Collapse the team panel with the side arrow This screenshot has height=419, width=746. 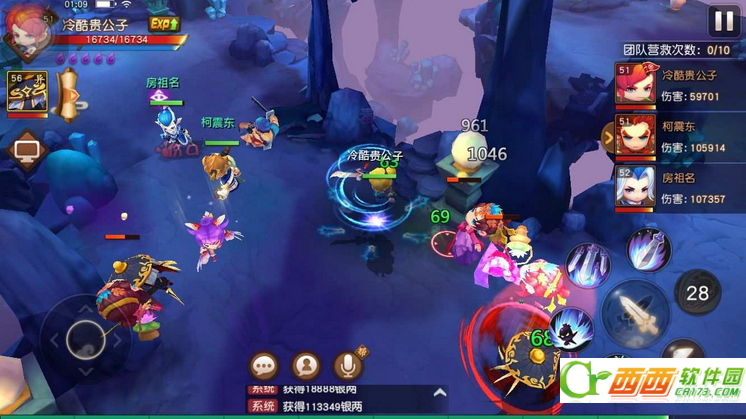click(x=607, y=135)
